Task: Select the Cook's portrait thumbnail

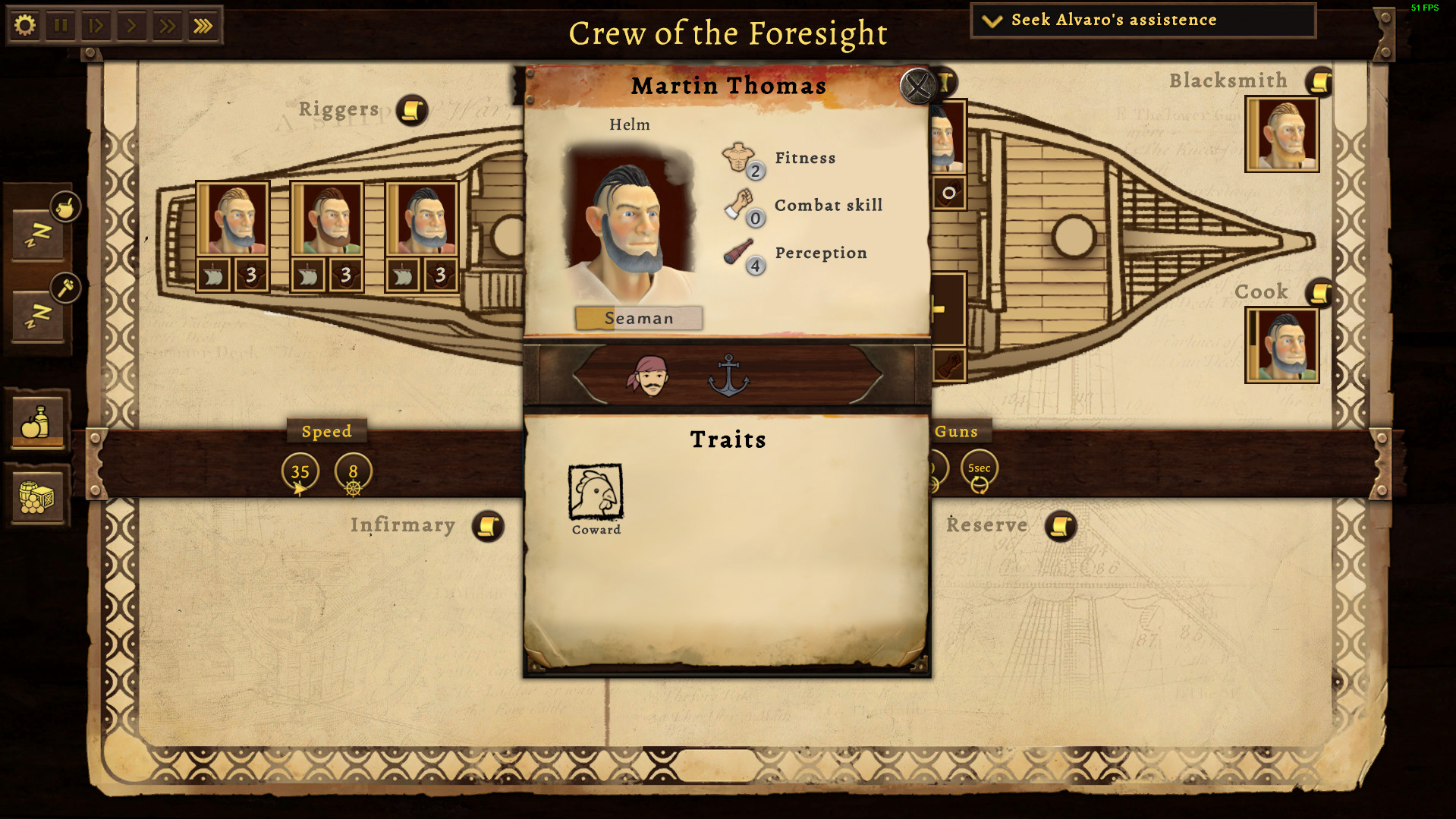Action: click(1281, 345)
